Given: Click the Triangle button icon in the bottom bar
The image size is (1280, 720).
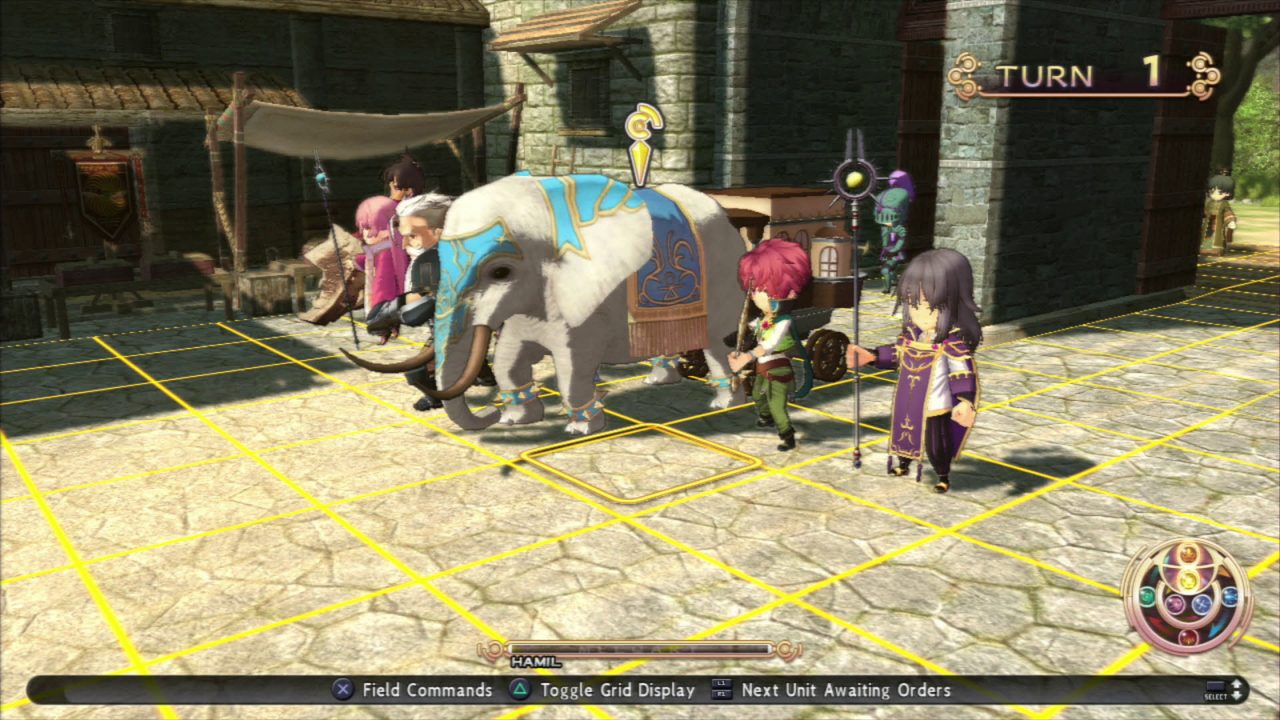Looking at the screenshot, I should click(519, 690).
